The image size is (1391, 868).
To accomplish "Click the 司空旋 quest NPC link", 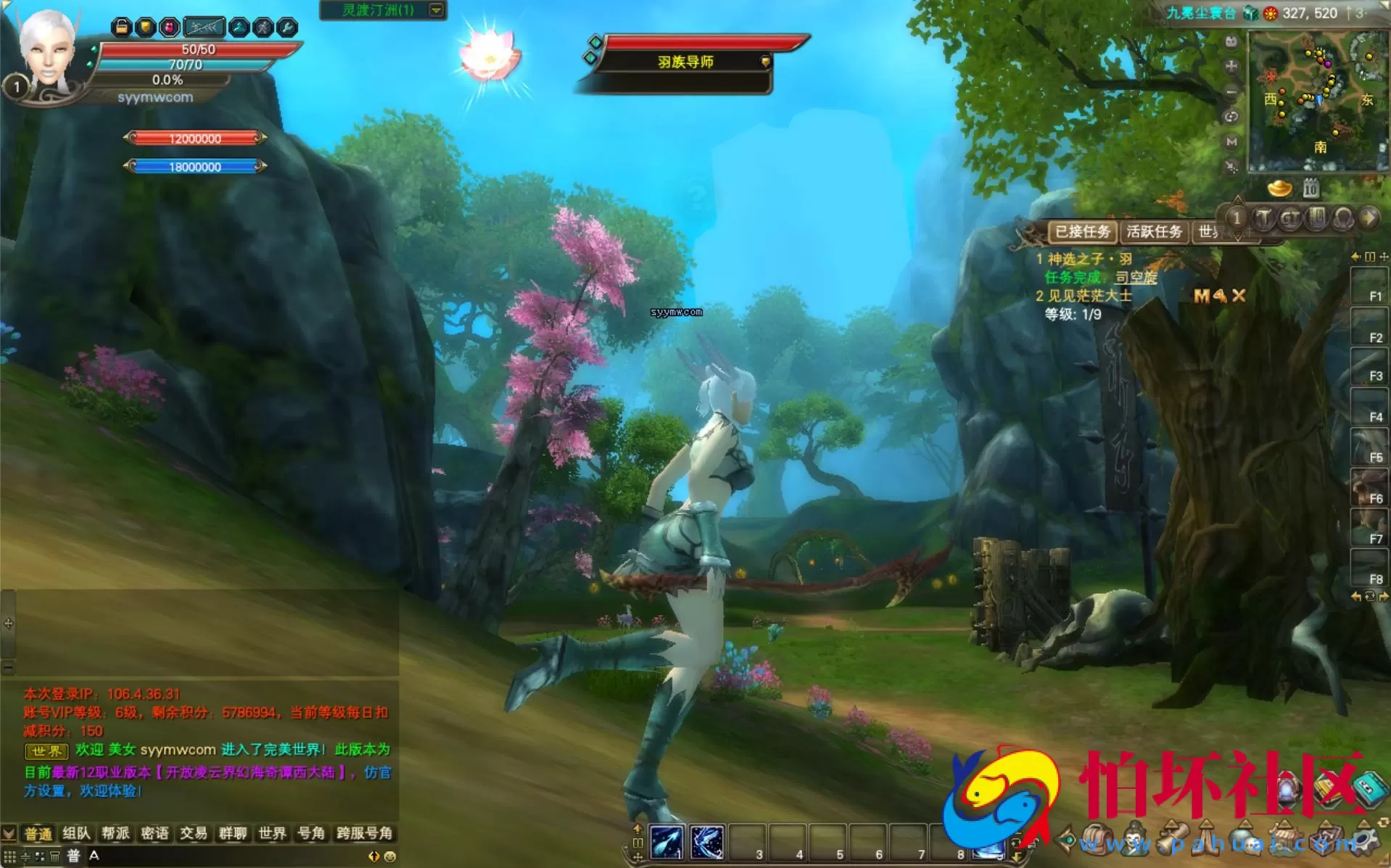I will pos(1136,277).
